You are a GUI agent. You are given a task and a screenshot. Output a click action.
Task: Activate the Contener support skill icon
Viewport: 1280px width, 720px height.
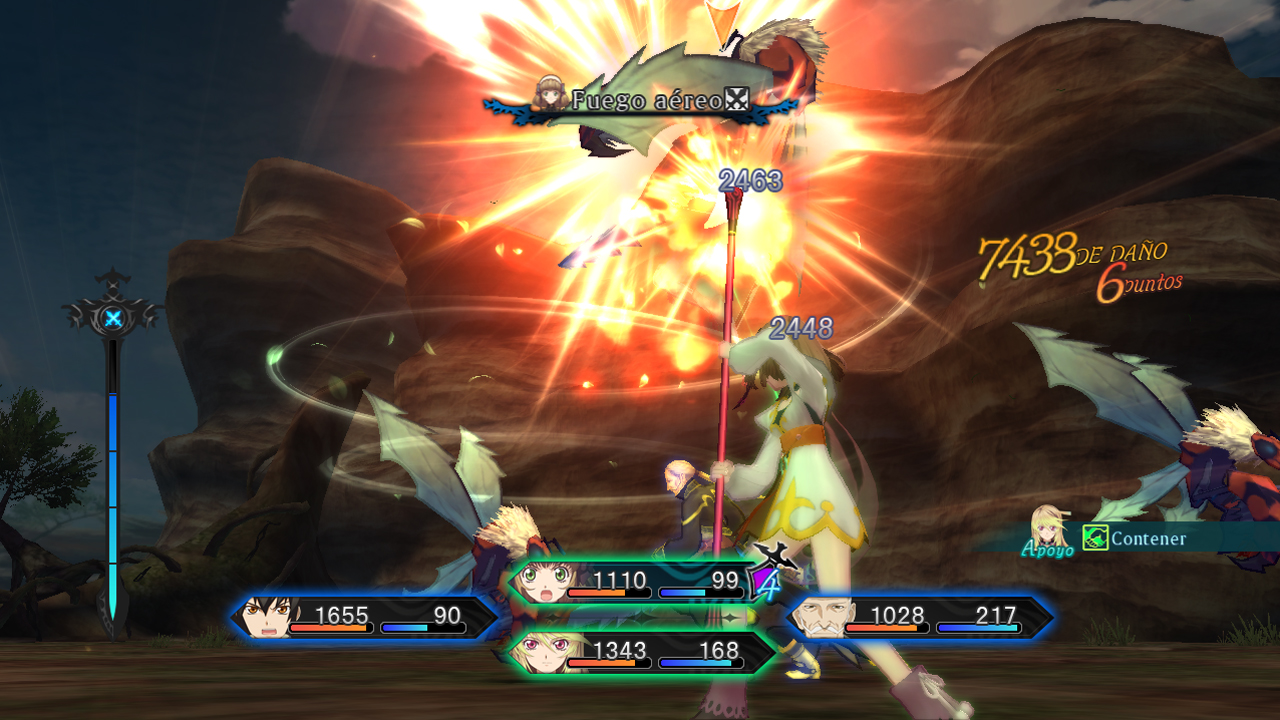[1095, 539]
